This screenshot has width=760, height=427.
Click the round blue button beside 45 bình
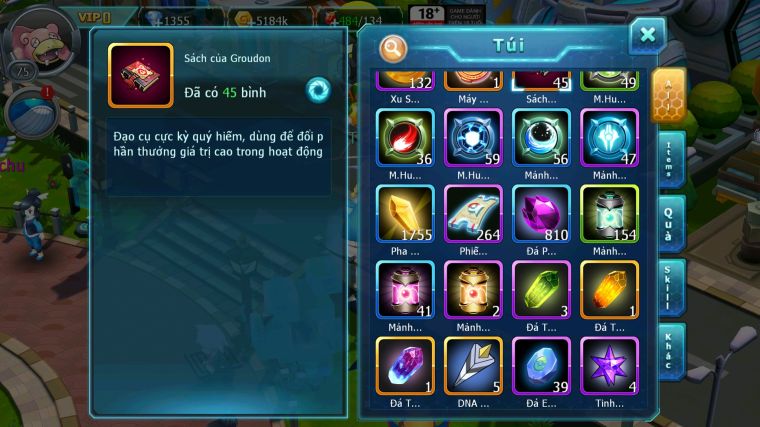(x=318, y=89)
